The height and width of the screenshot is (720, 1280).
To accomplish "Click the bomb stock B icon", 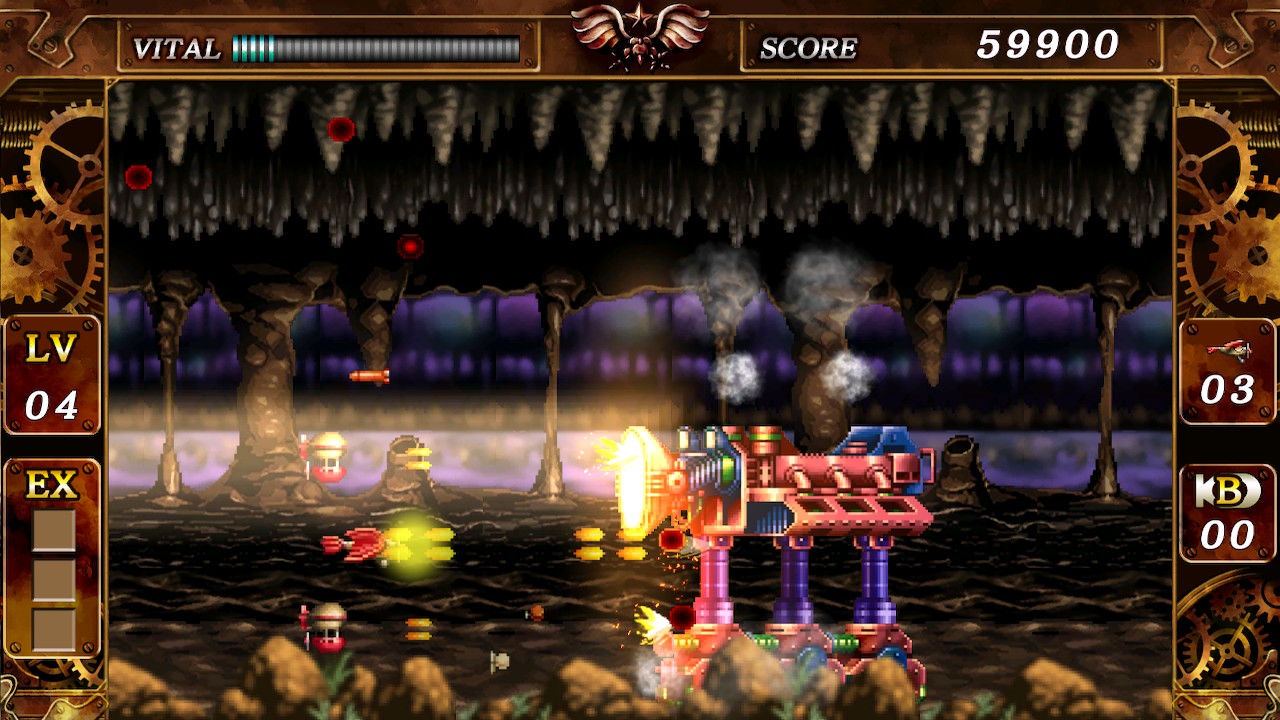I will (1228, 491).
